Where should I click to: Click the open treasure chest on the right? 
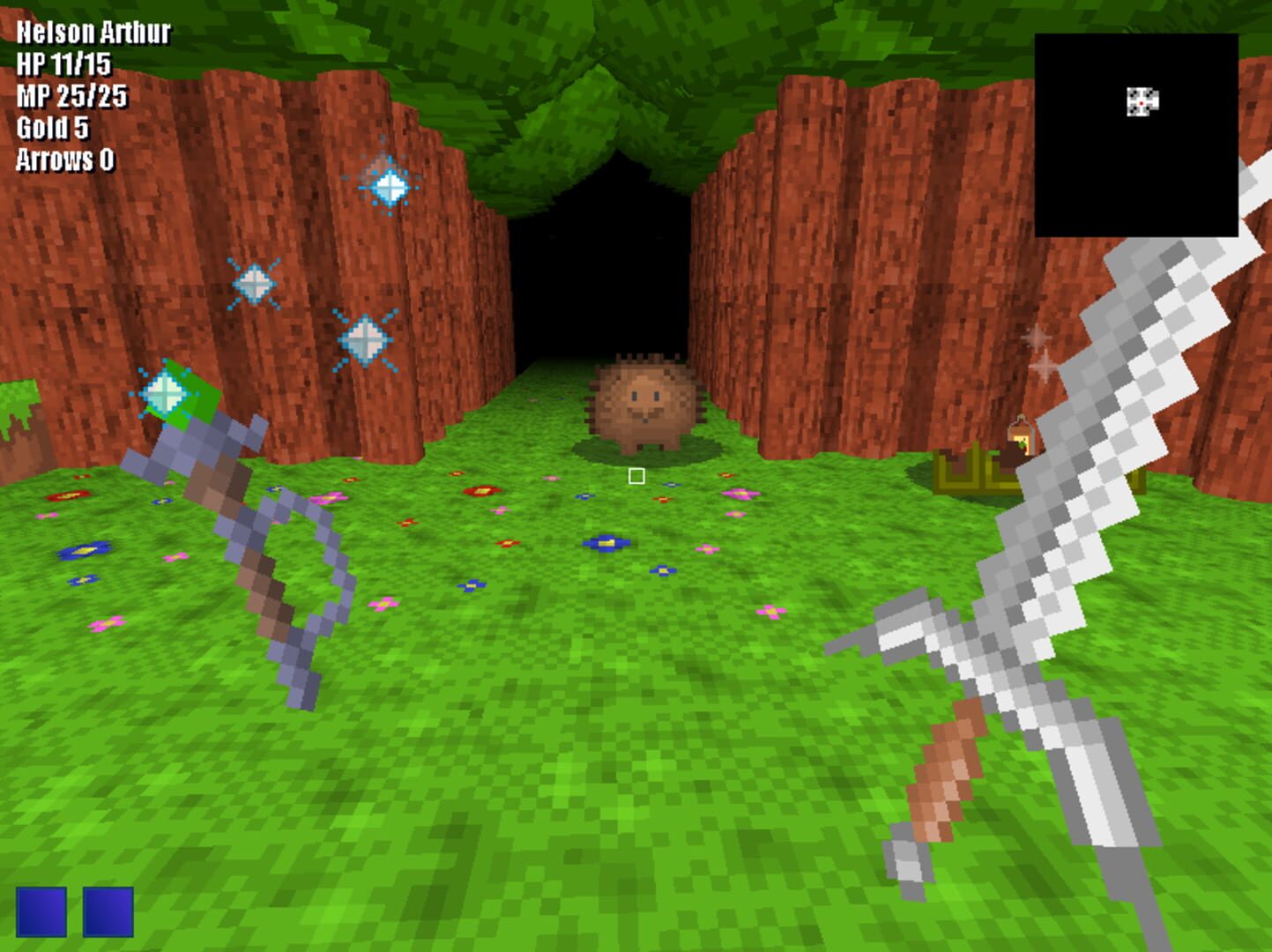pos(974,472)
